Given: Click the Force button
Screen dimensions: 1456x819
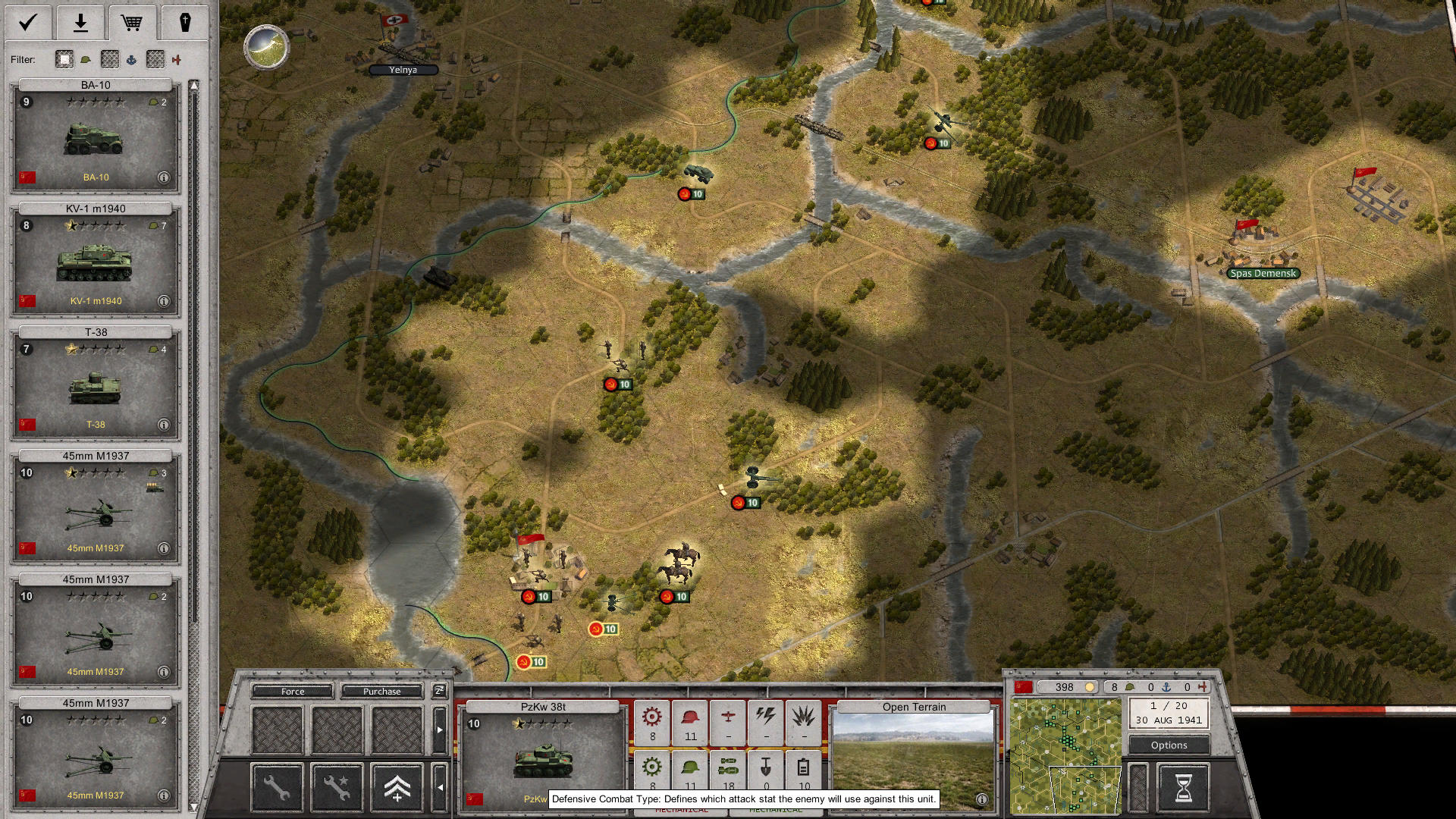Looking at the screenshot, I should (292, 691).
